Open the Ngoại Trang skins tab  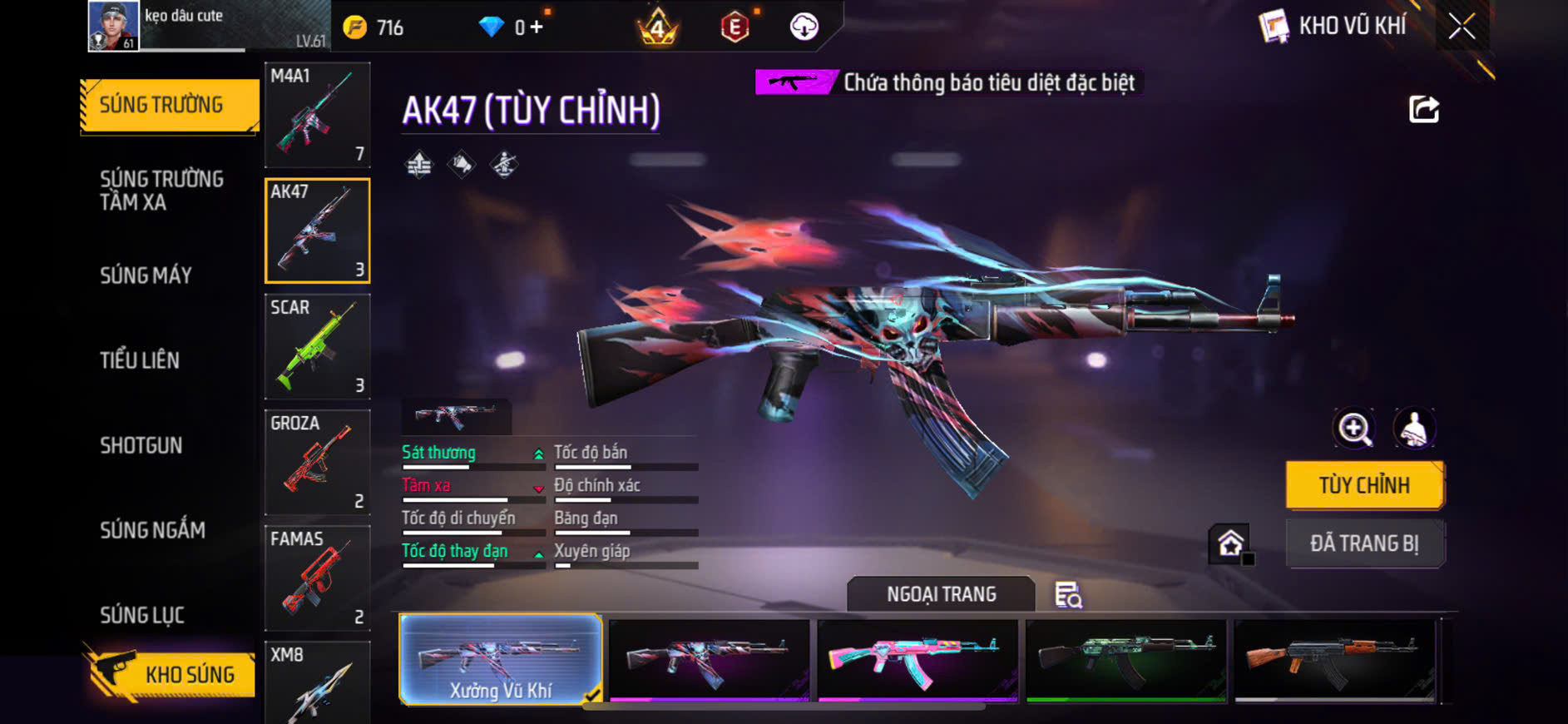(x=941, y=594)
